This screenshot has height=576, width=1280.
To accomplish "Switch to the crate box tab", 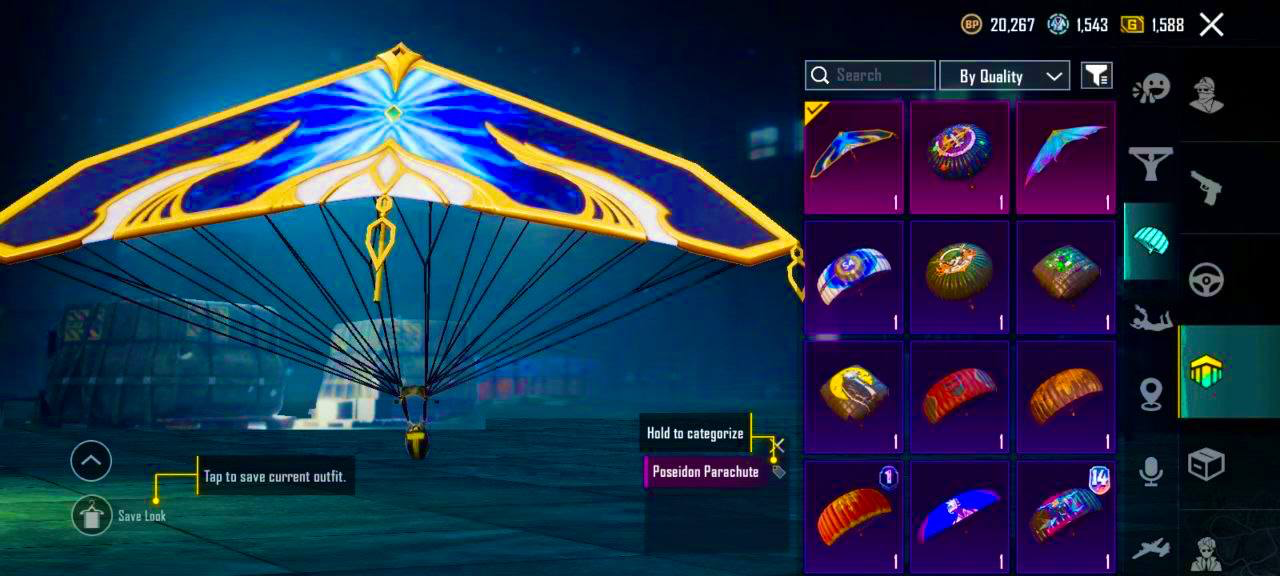I will 1206,464.
